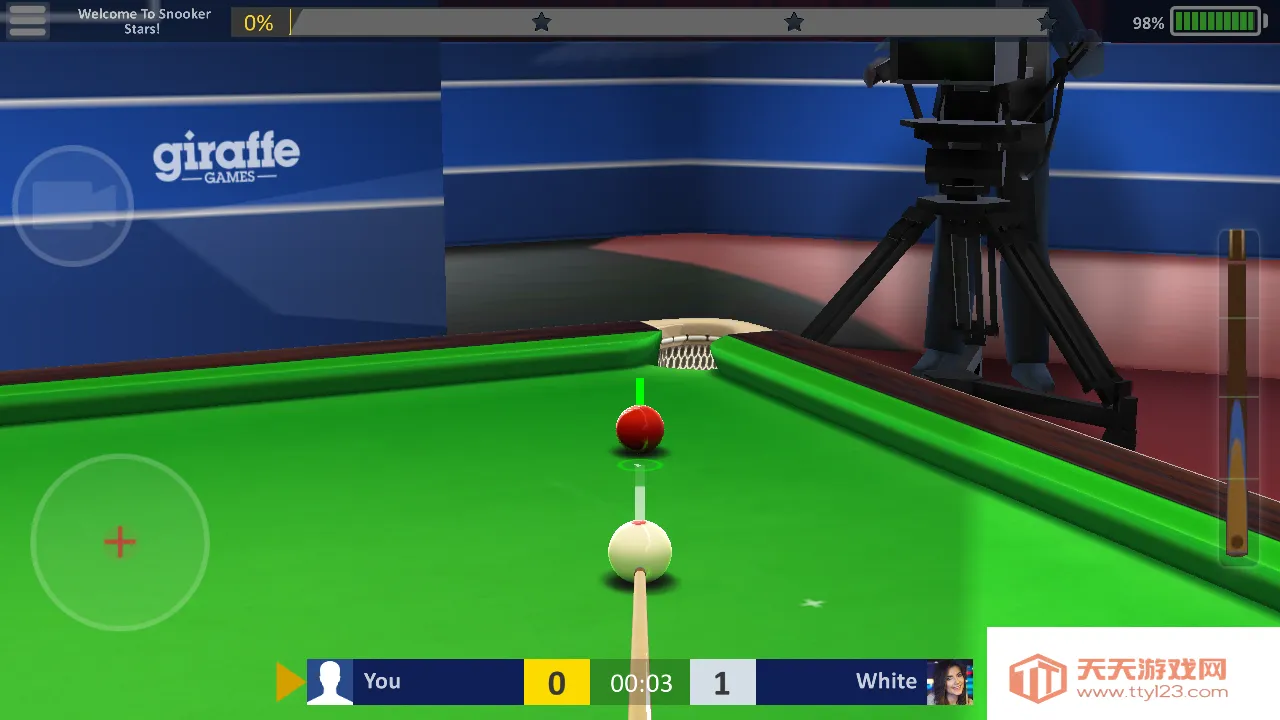
Task: Select the aiming crosshair control
Action: tap(119, 542)
